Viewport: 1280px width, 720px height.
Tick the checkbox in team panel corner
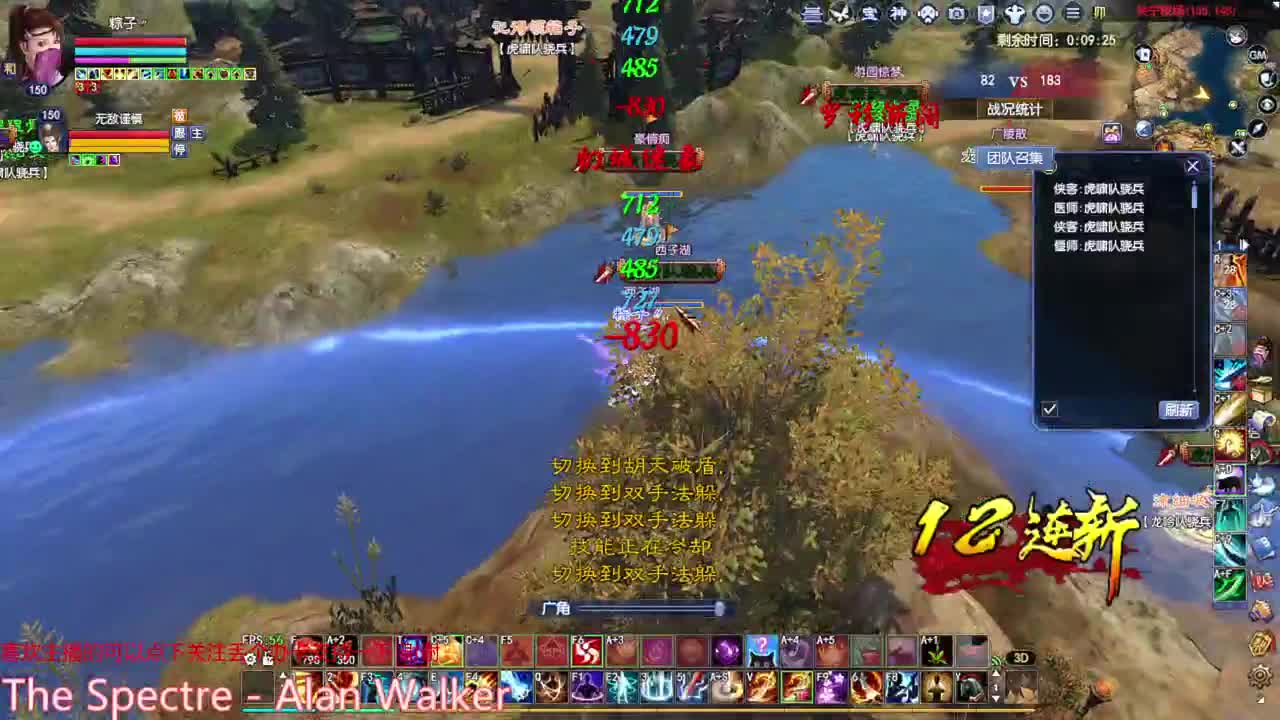coord(1048,409)
